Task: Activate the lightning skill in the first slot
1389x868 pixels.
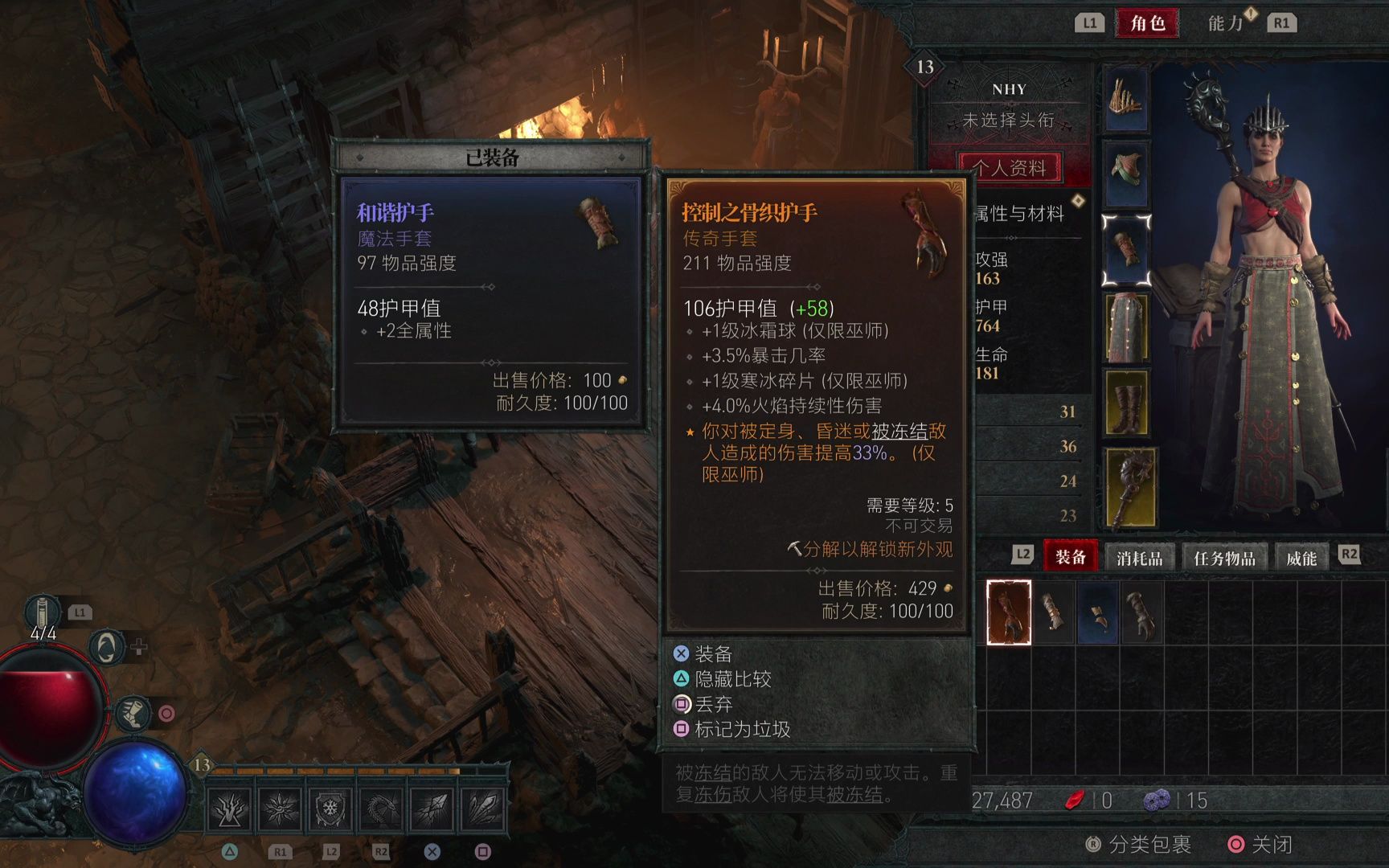Action: coord(229,809)
